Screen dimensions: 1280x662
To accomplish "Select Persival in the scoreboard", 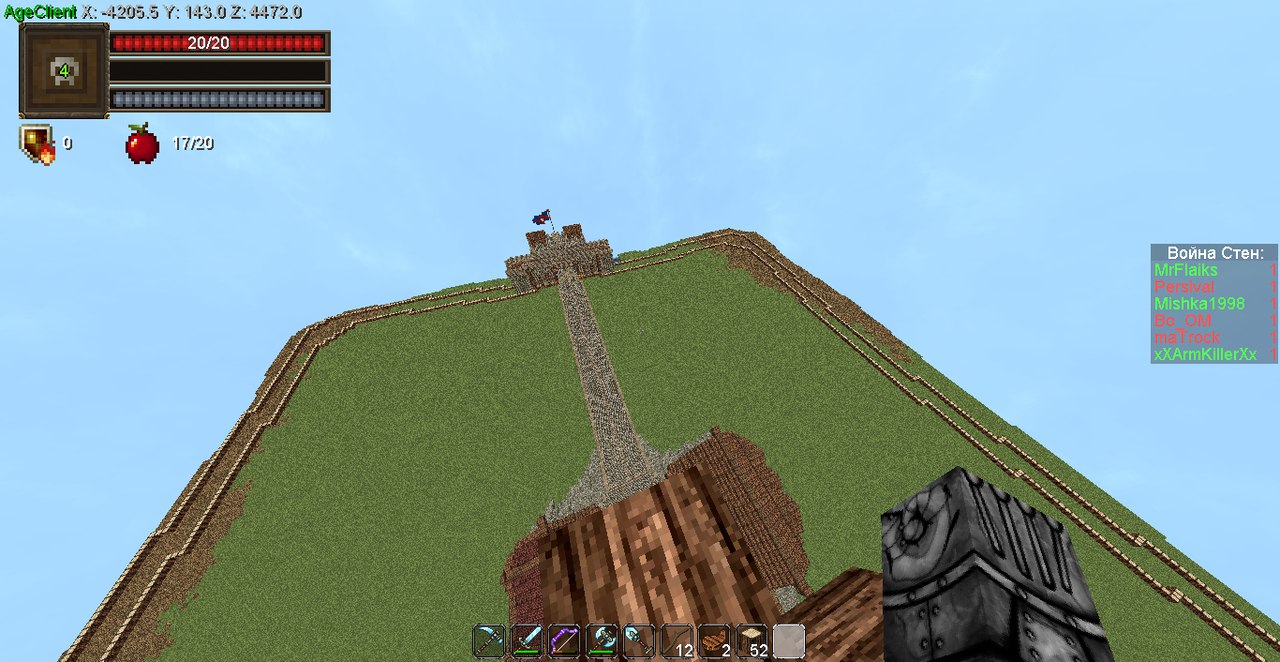I will [x=1184, y=287].
